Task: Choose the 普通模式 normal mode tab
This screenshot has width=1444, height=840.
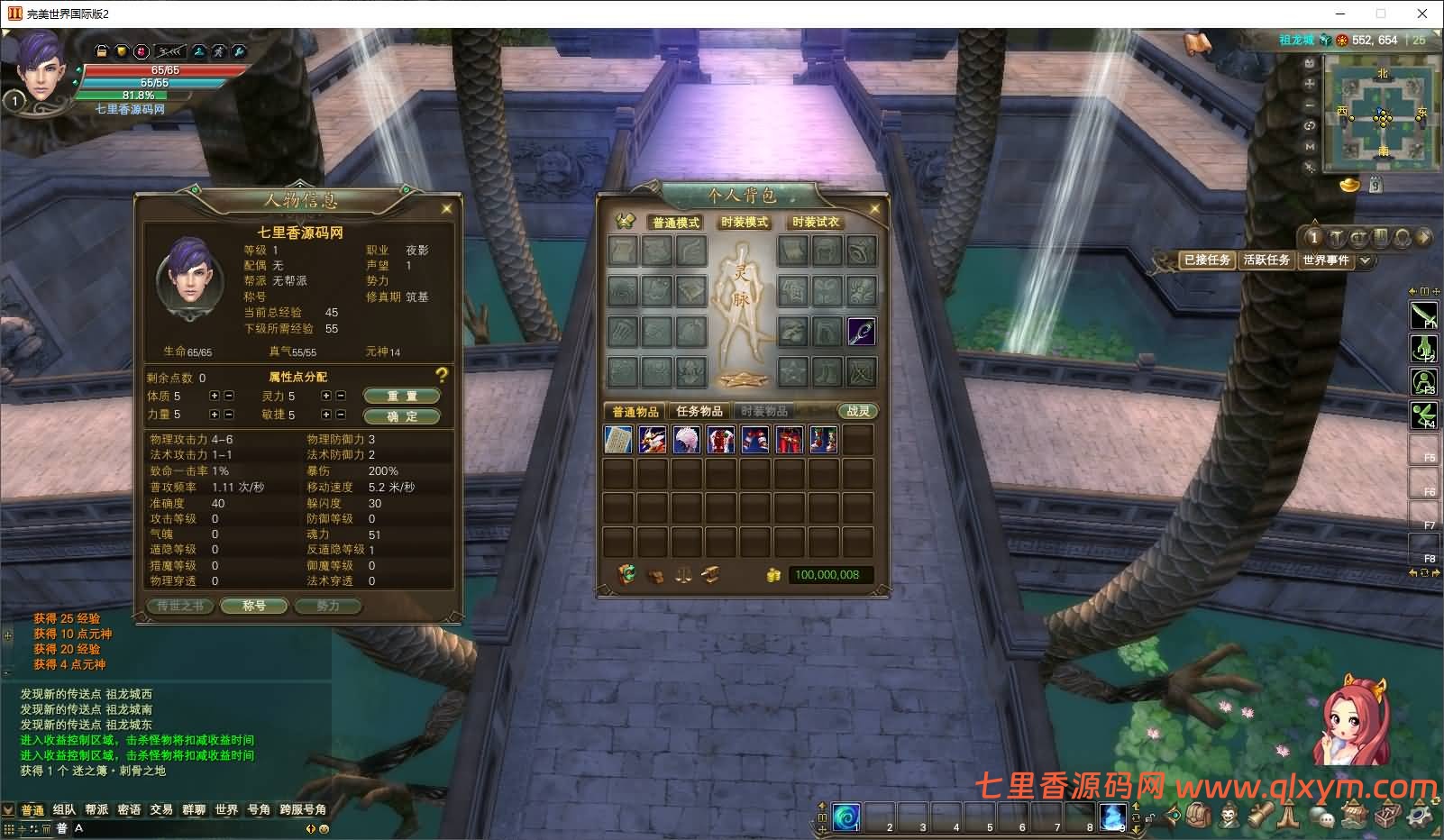Action: 675,222
